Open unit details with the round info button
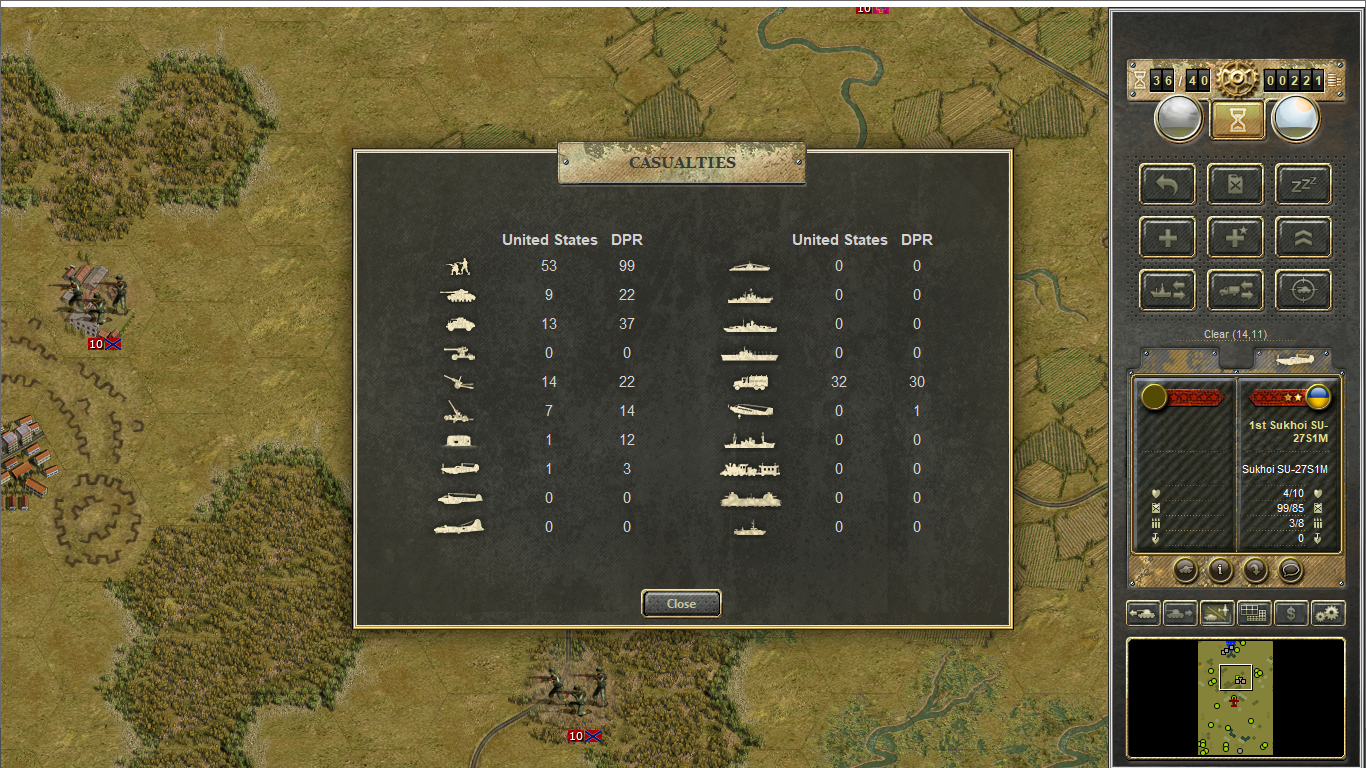 pos(1220,570)
